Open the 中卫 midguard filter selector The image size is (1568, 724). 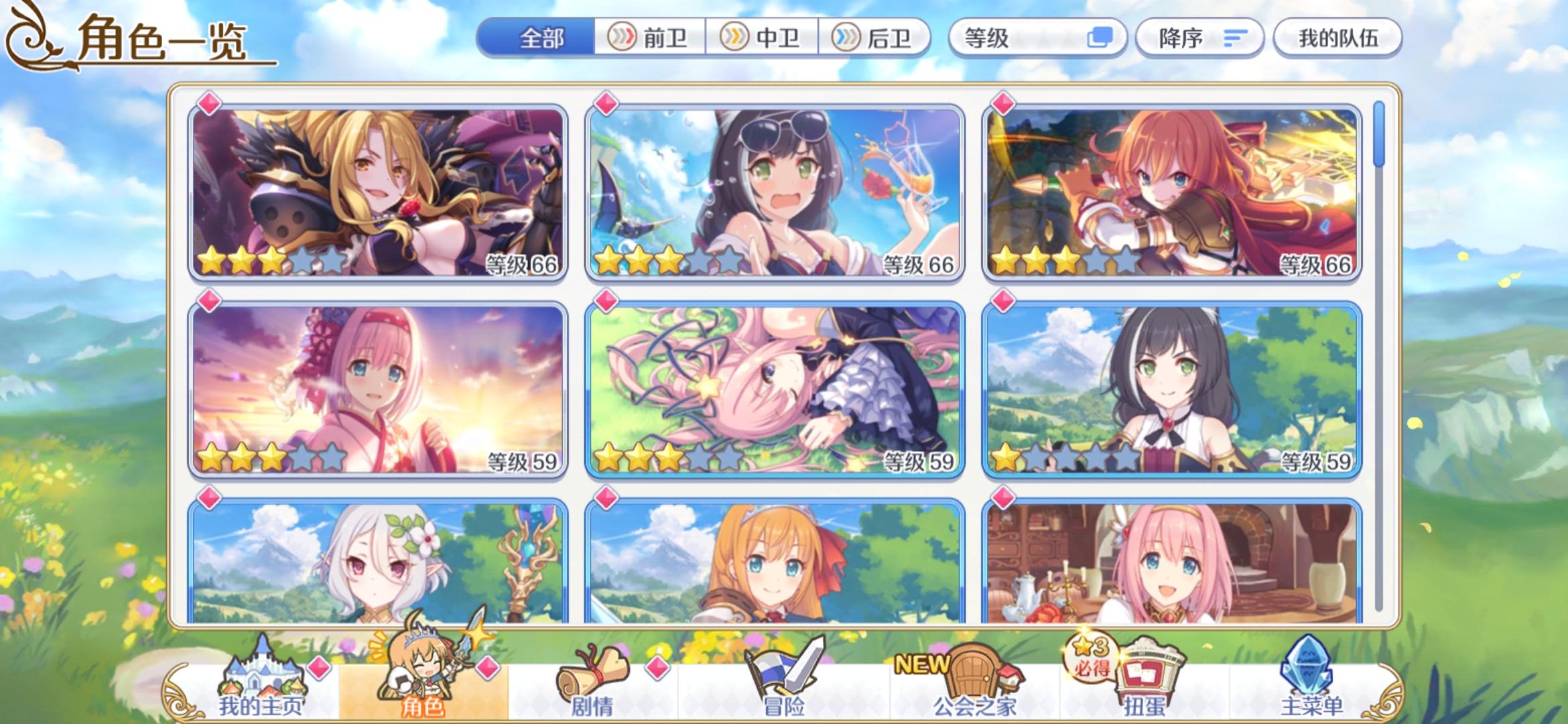click(763, 38)
